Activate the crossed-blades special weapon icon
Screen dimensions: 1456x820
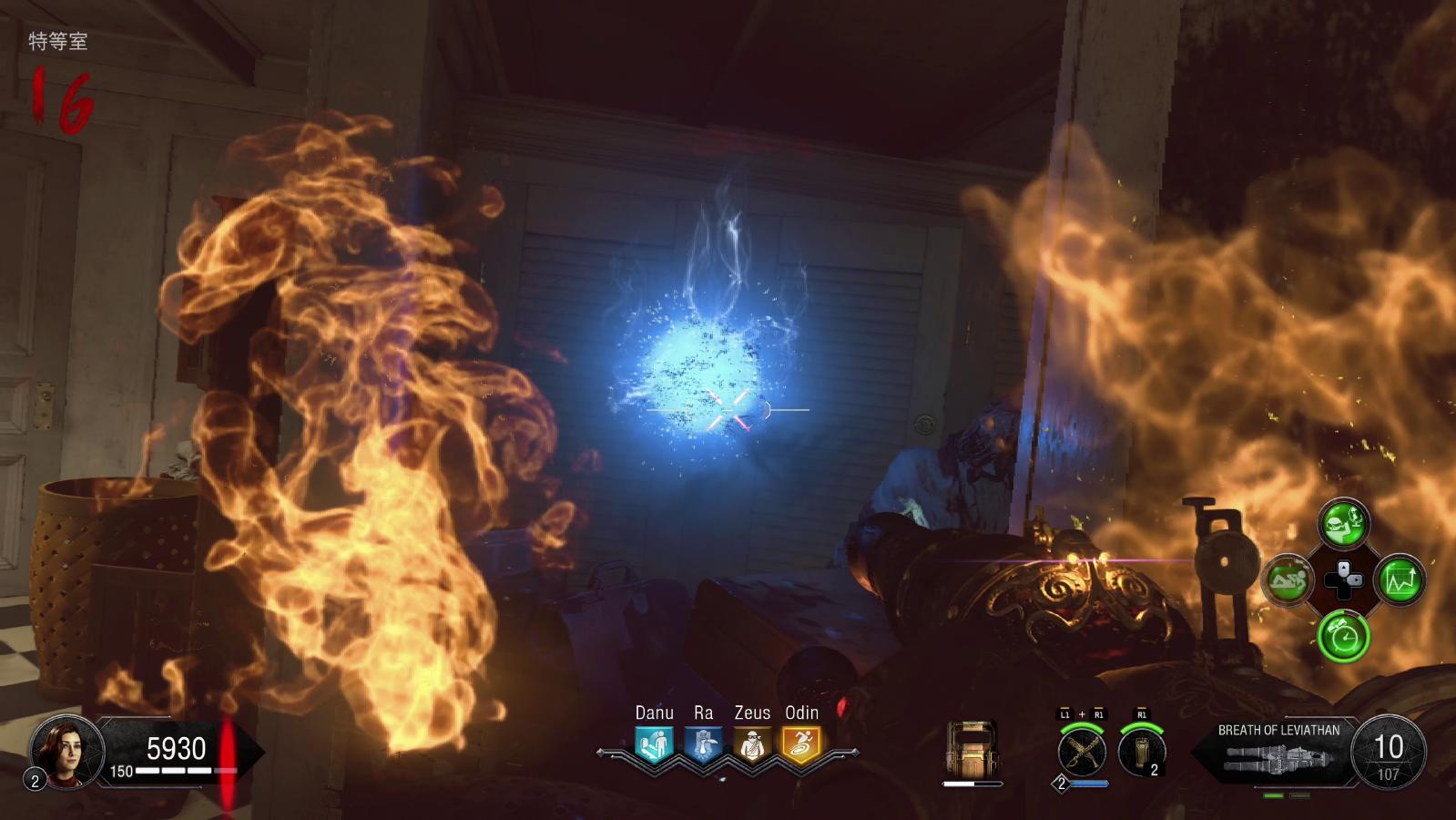[x=1082, y=753]
